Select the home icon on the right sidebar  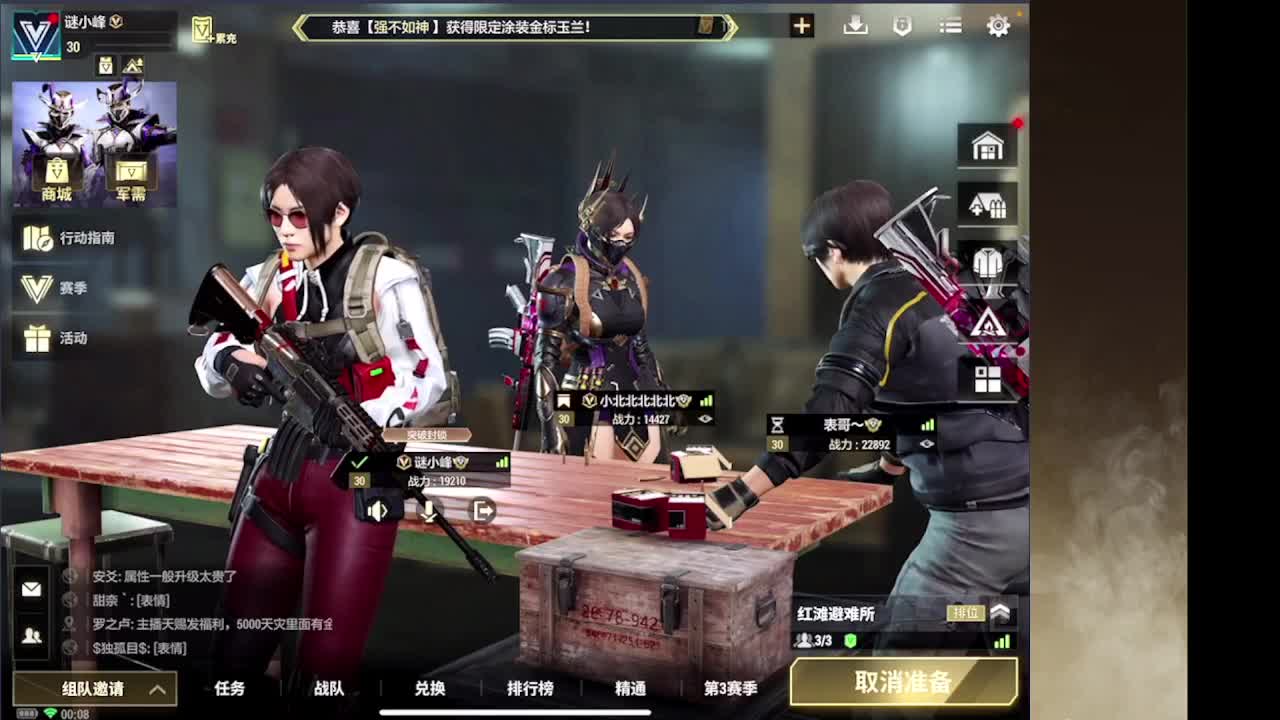[986, 145]
